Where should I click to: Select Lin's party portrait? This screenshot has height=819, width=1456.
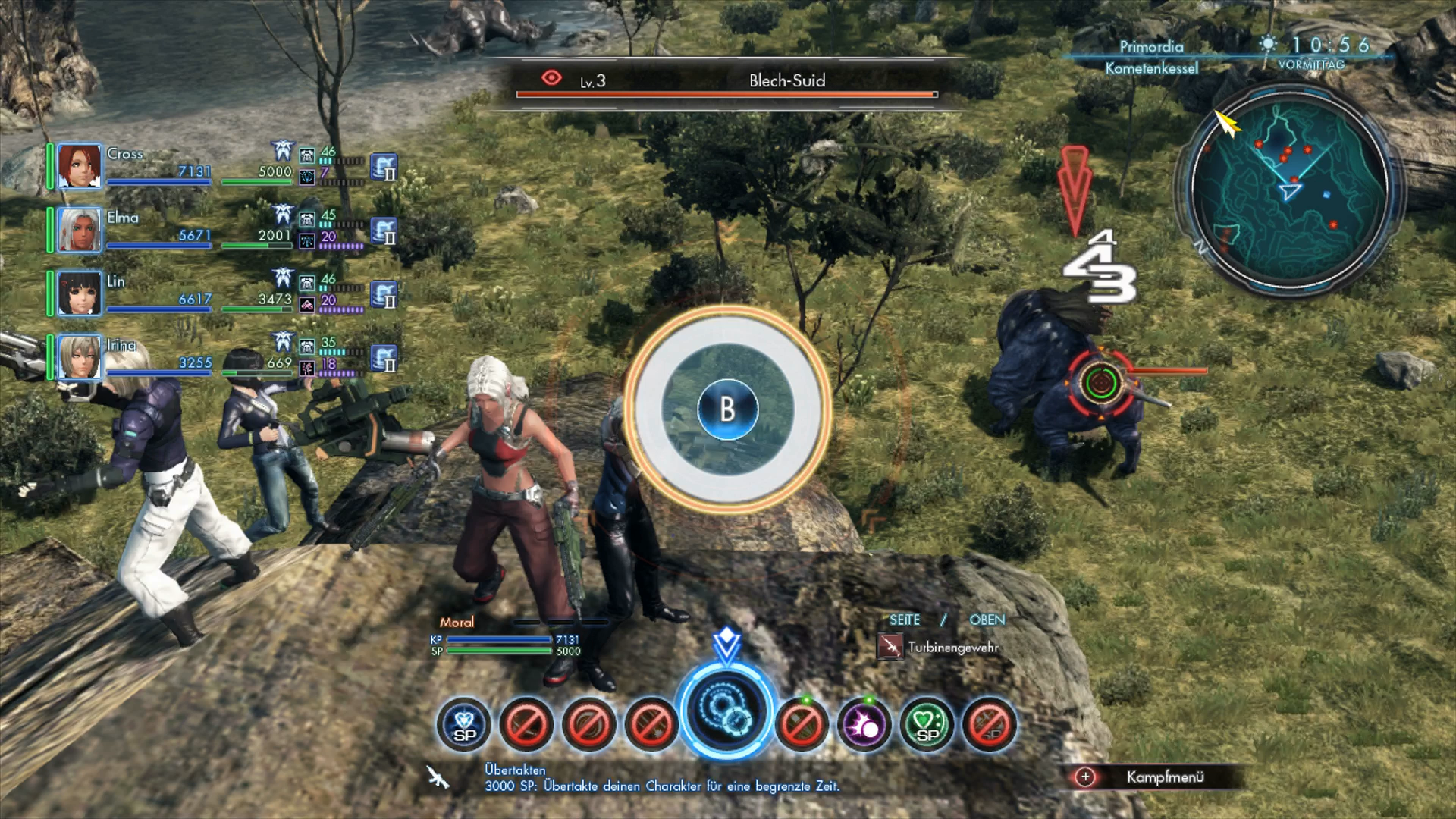coord(80,293)
